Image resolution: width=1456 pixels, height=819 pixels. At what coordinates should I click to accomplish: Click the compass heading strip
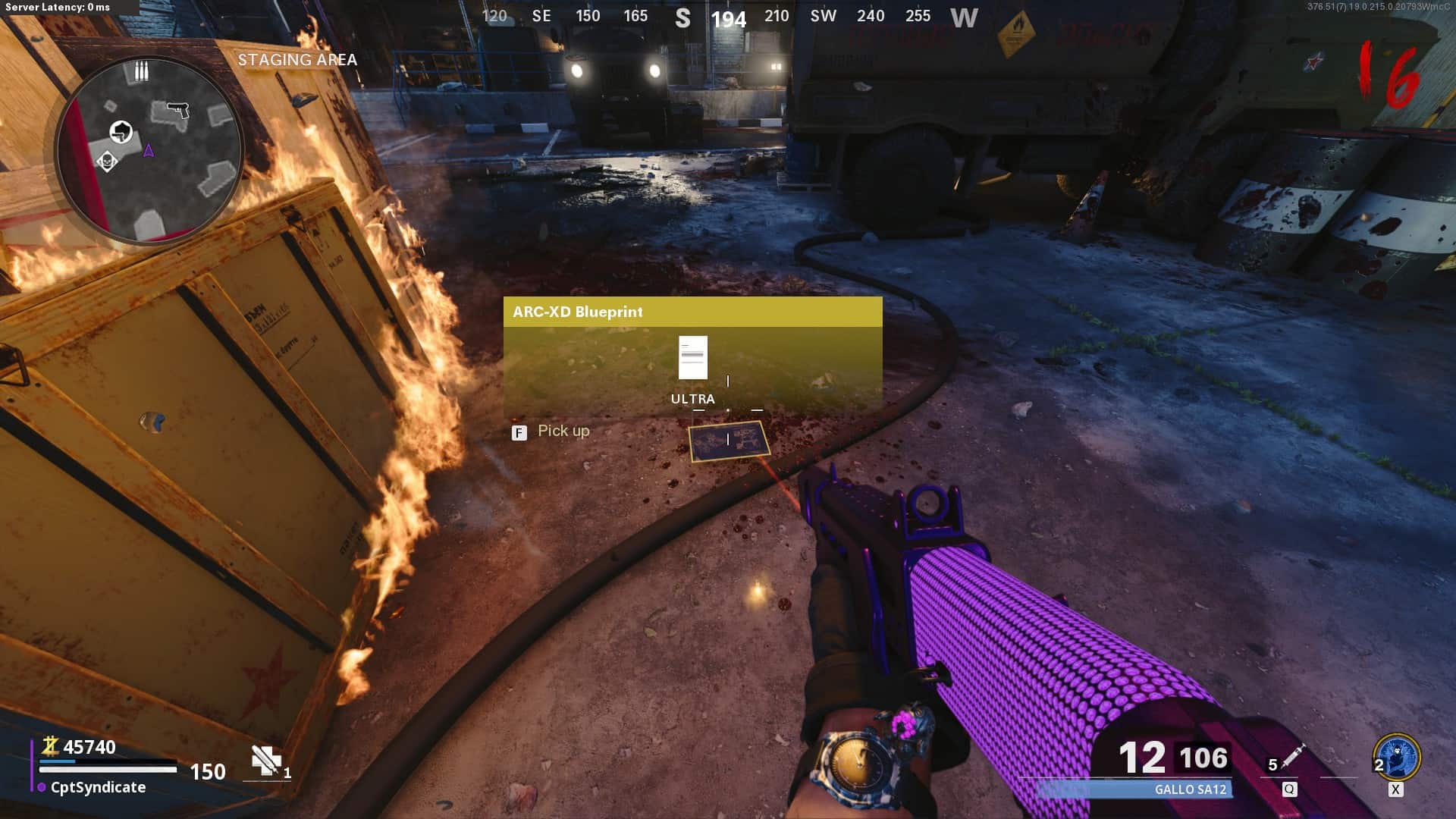tap(729, 17)
